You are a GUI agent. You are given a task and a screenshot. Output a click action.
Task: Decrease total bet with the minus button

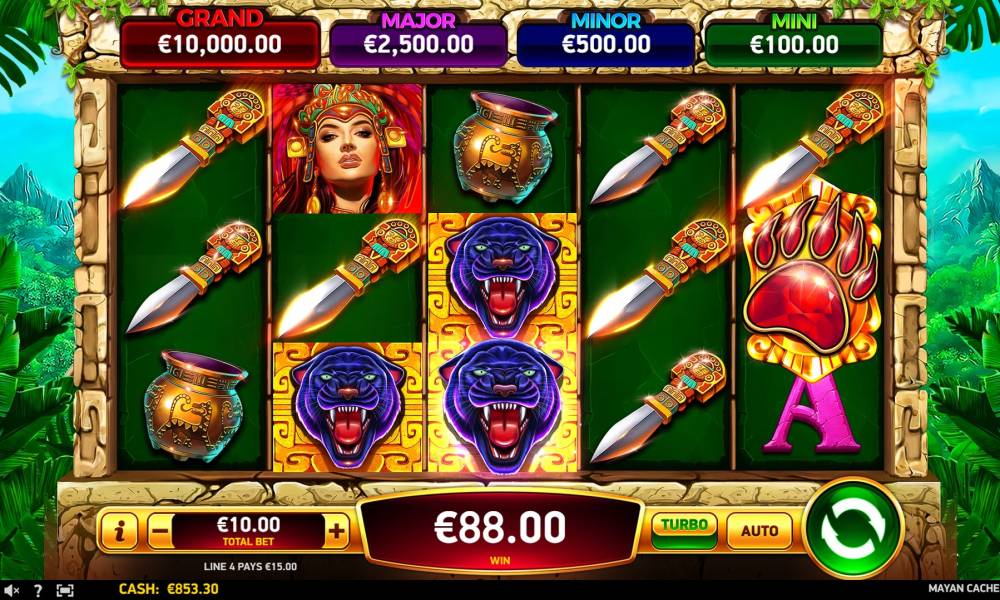[x=160, y=532]
